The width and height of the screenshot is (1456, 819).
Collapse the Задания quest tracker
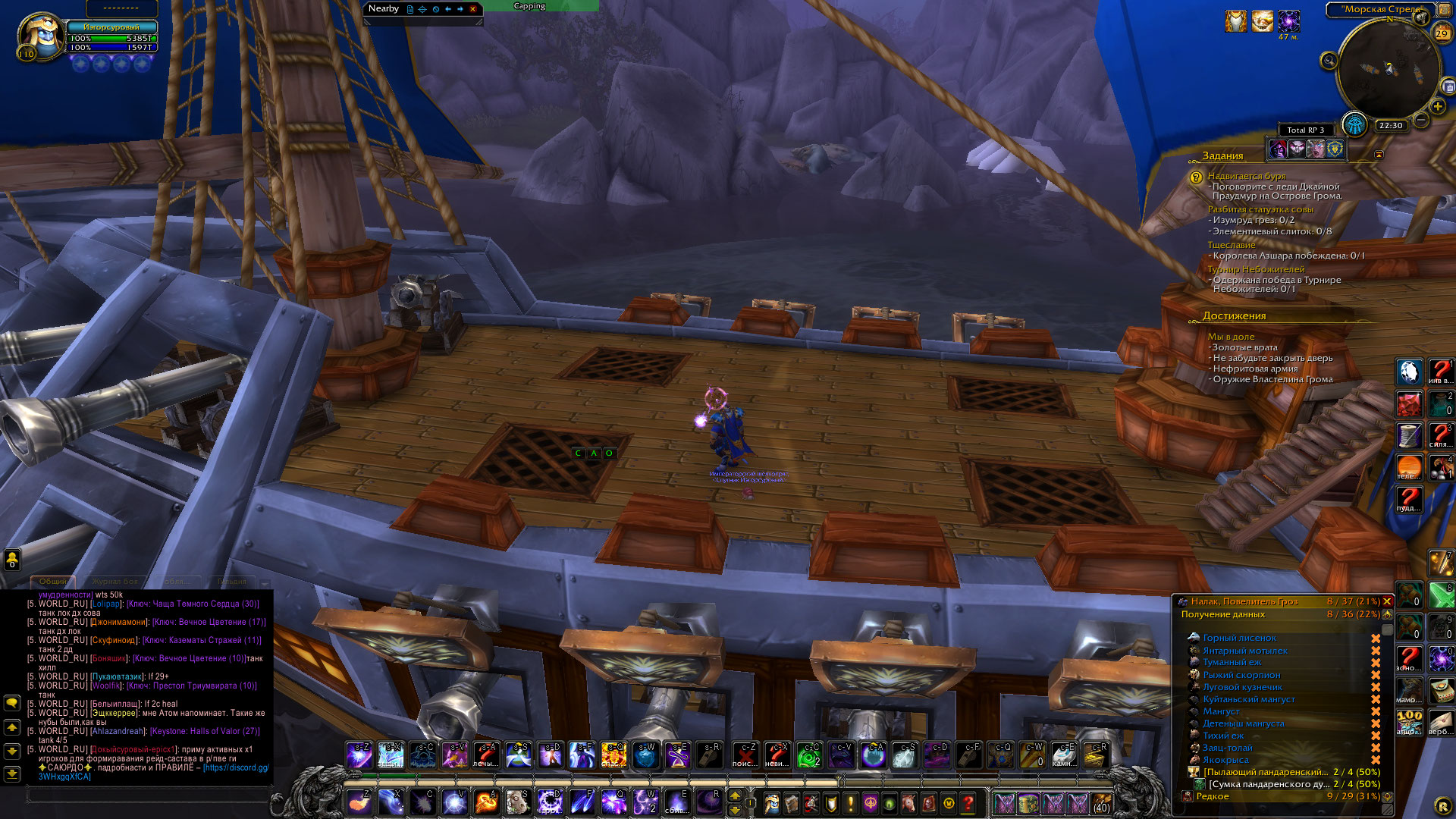click(x=1379, y=155)
